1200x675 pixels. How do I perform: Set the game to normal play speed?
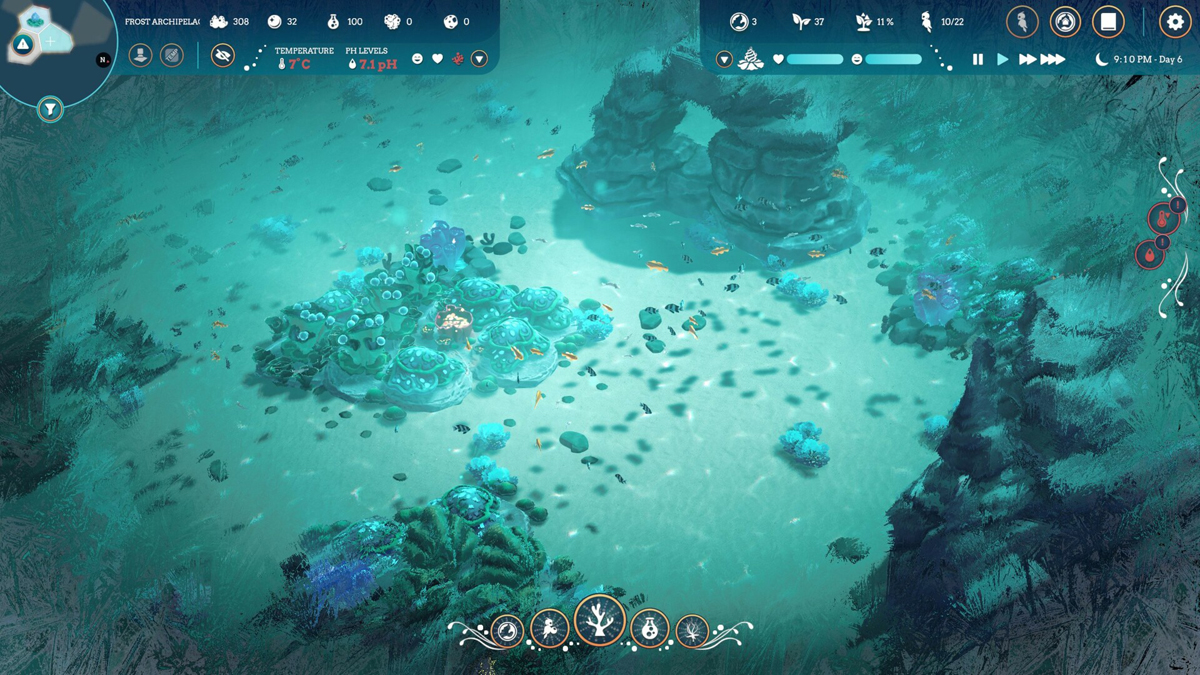point(1003,60)
